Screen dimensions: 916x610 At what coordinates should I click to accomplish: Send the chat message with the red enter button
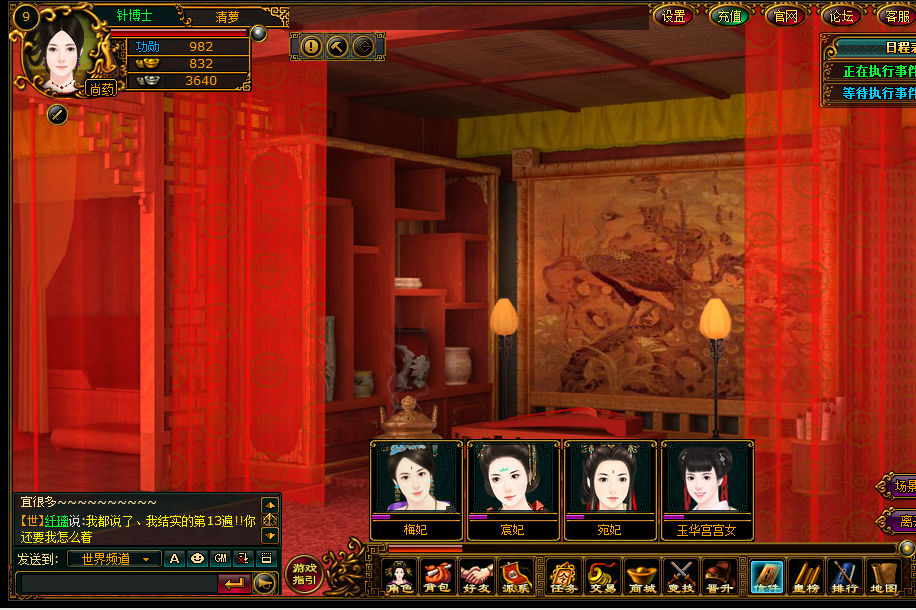234,583
